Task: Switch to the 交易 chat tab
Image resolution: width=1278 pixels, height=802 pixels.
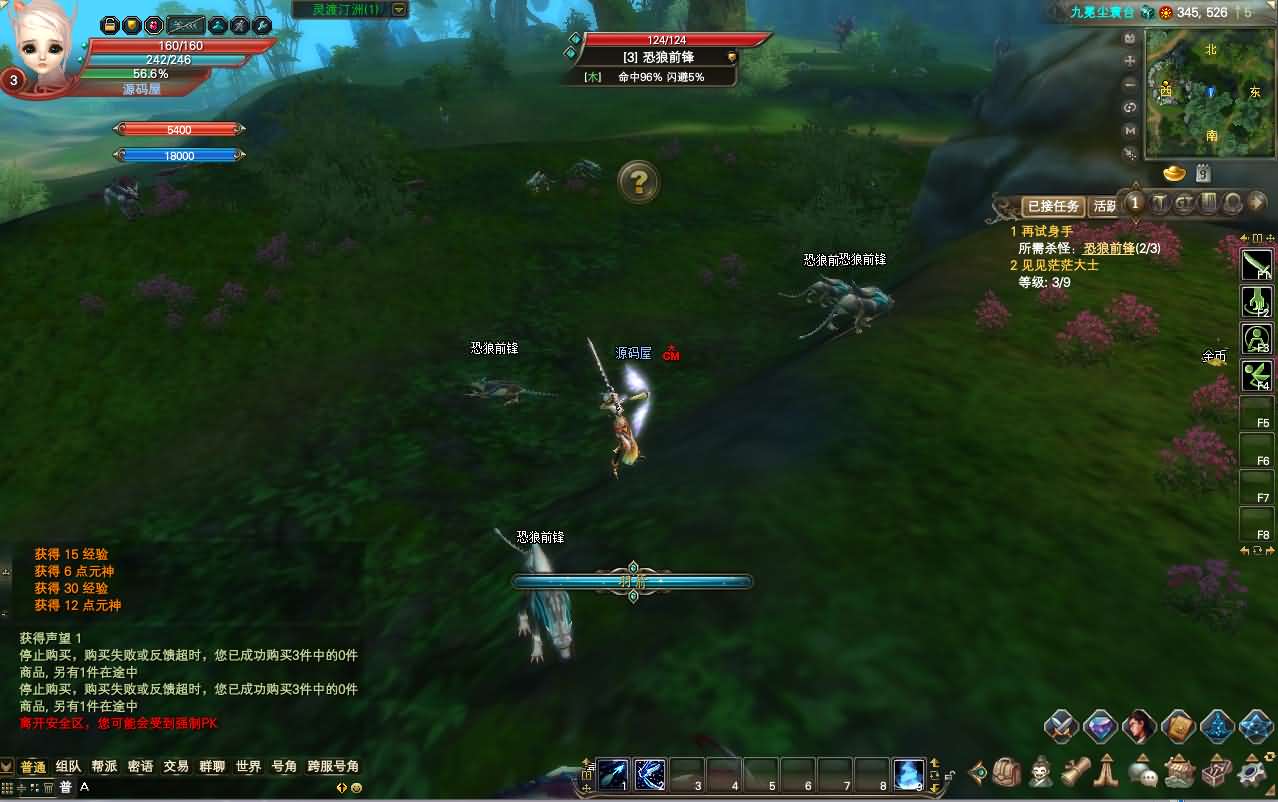Action: [176, 767]
